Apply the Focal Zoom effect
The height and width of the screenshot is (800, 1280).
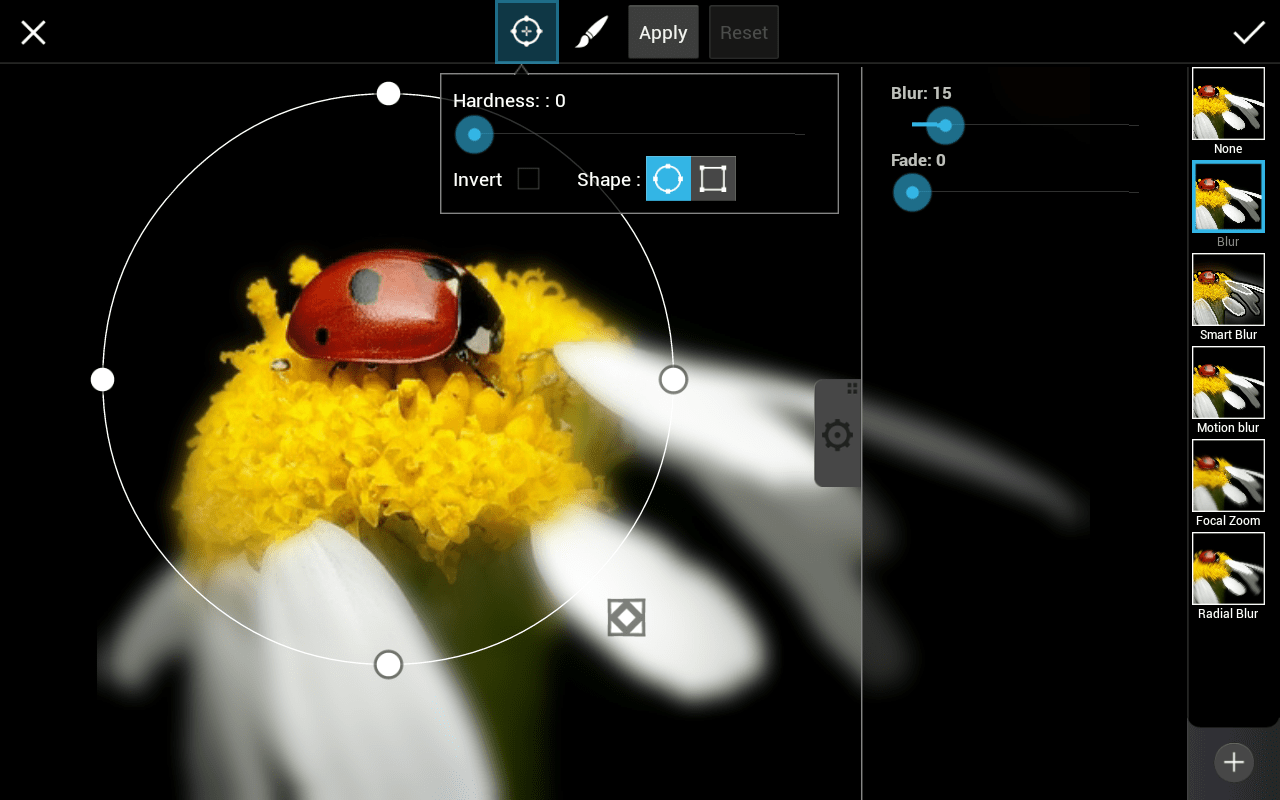pos(1228,475)
